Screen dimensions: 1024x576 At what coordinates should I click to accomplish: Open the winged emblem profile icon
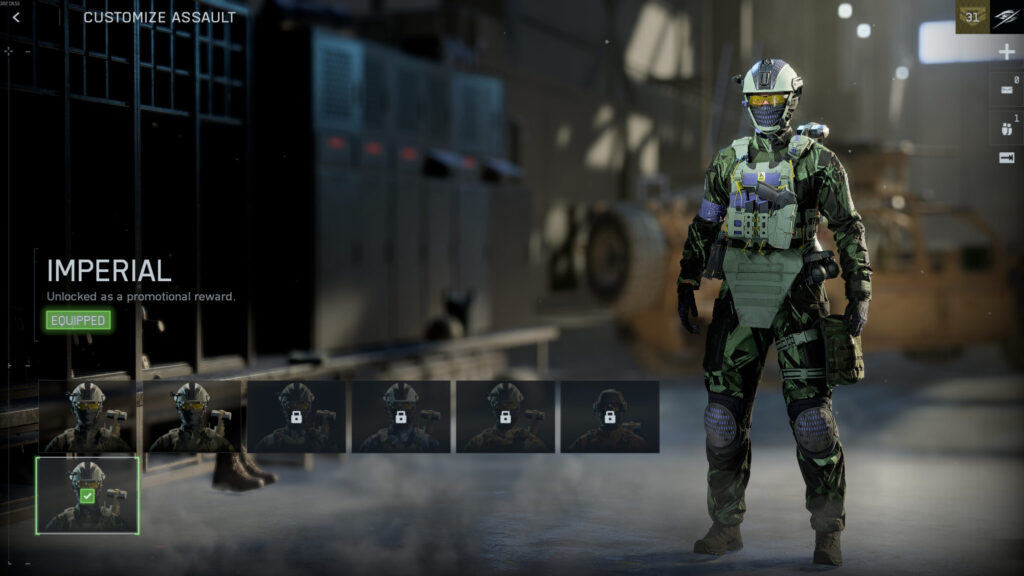1007,17
